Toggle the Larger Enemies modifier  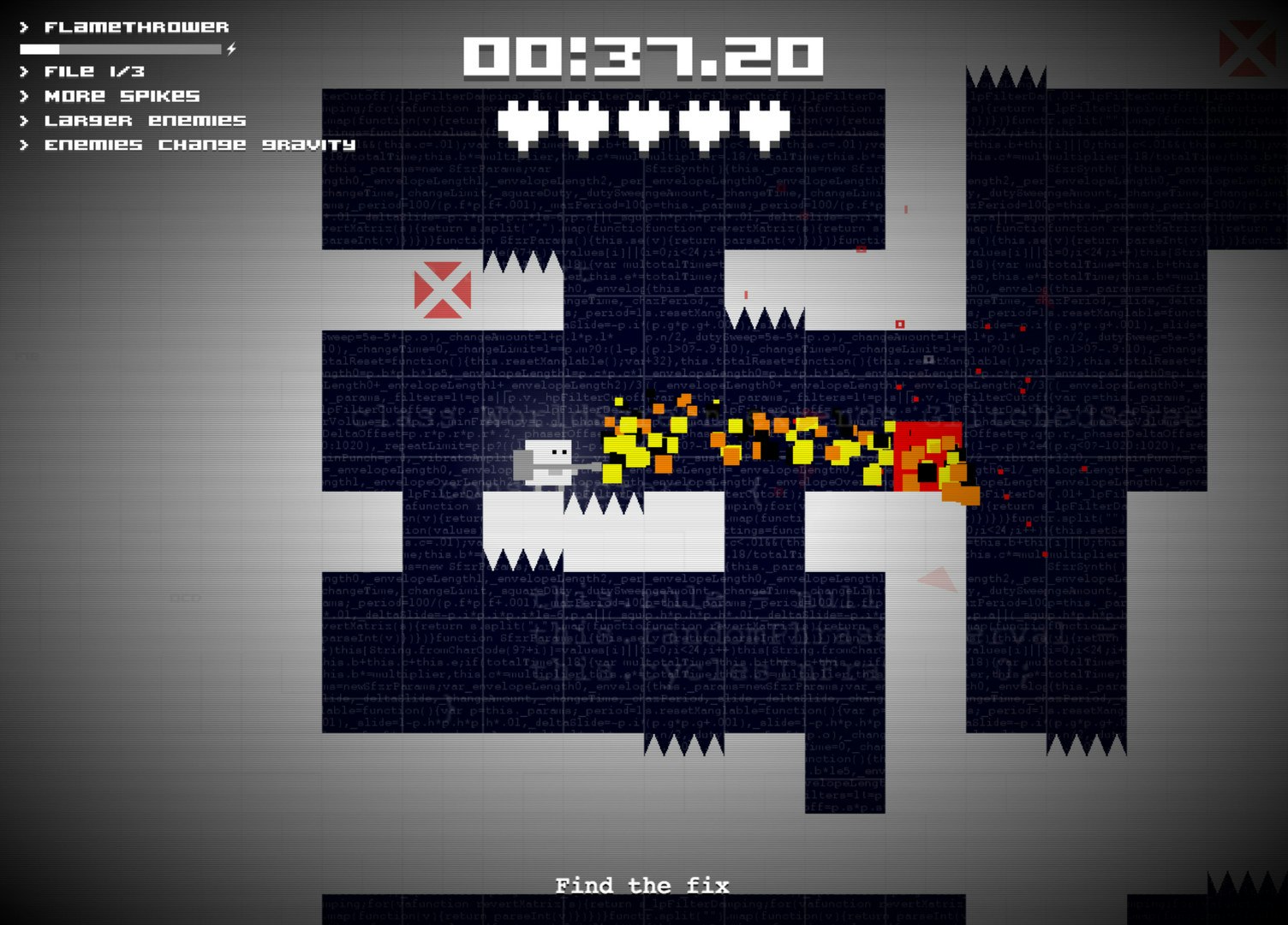146,121
